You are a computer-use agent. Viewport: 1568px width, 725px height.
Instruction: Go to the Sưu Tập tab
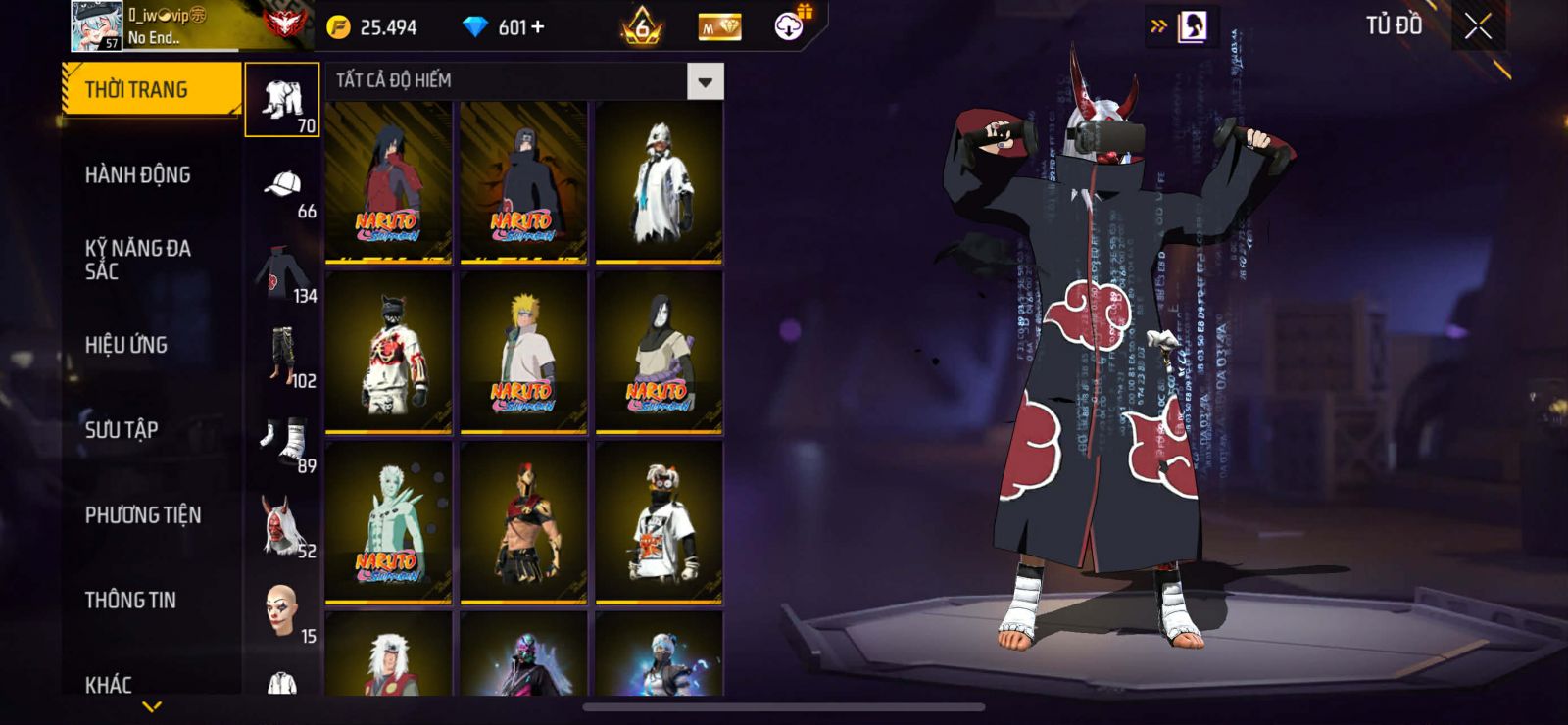(122, 430)
